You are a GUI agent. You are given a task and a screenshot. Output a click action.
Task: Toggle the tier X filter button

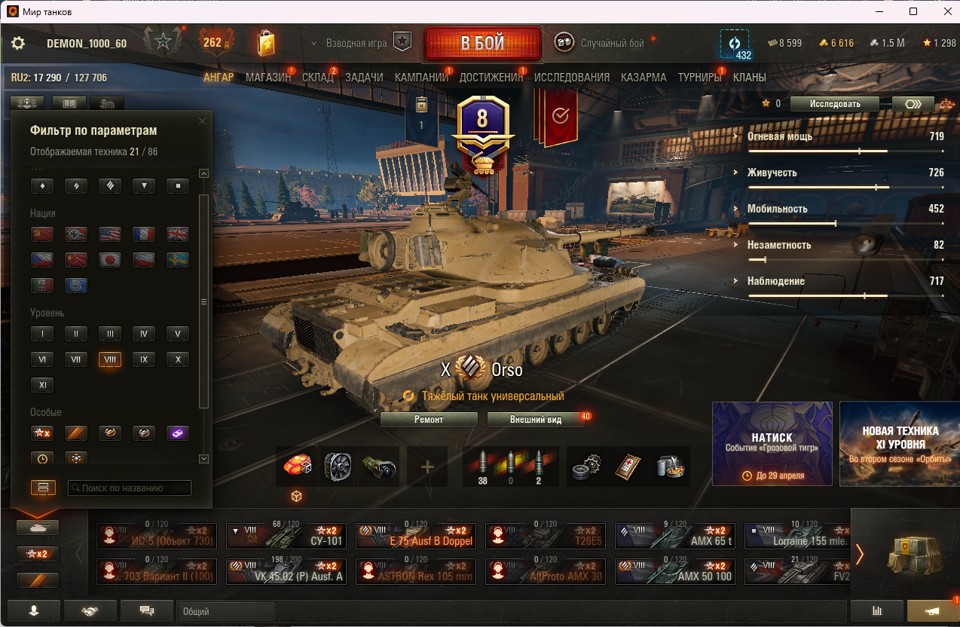point(177,359)
